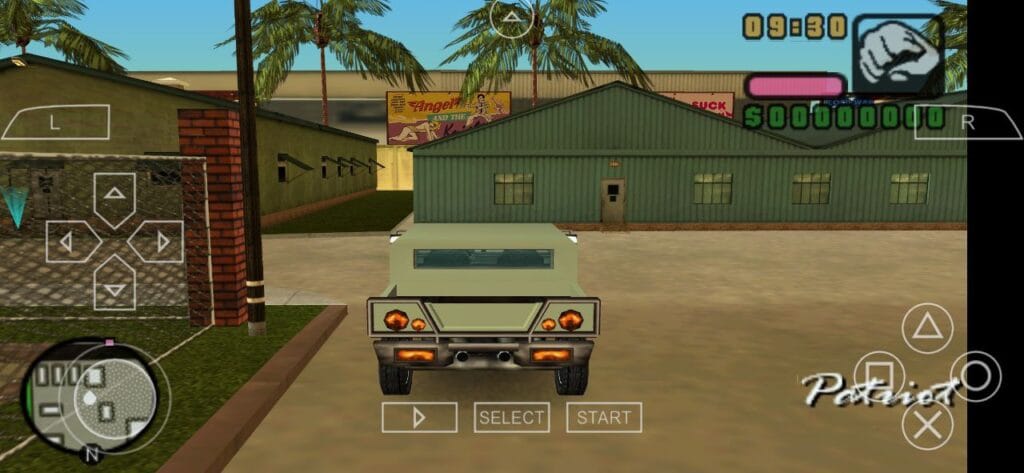1024x473 pixels.
Task: Tap the cross action button
Action: 927,425
